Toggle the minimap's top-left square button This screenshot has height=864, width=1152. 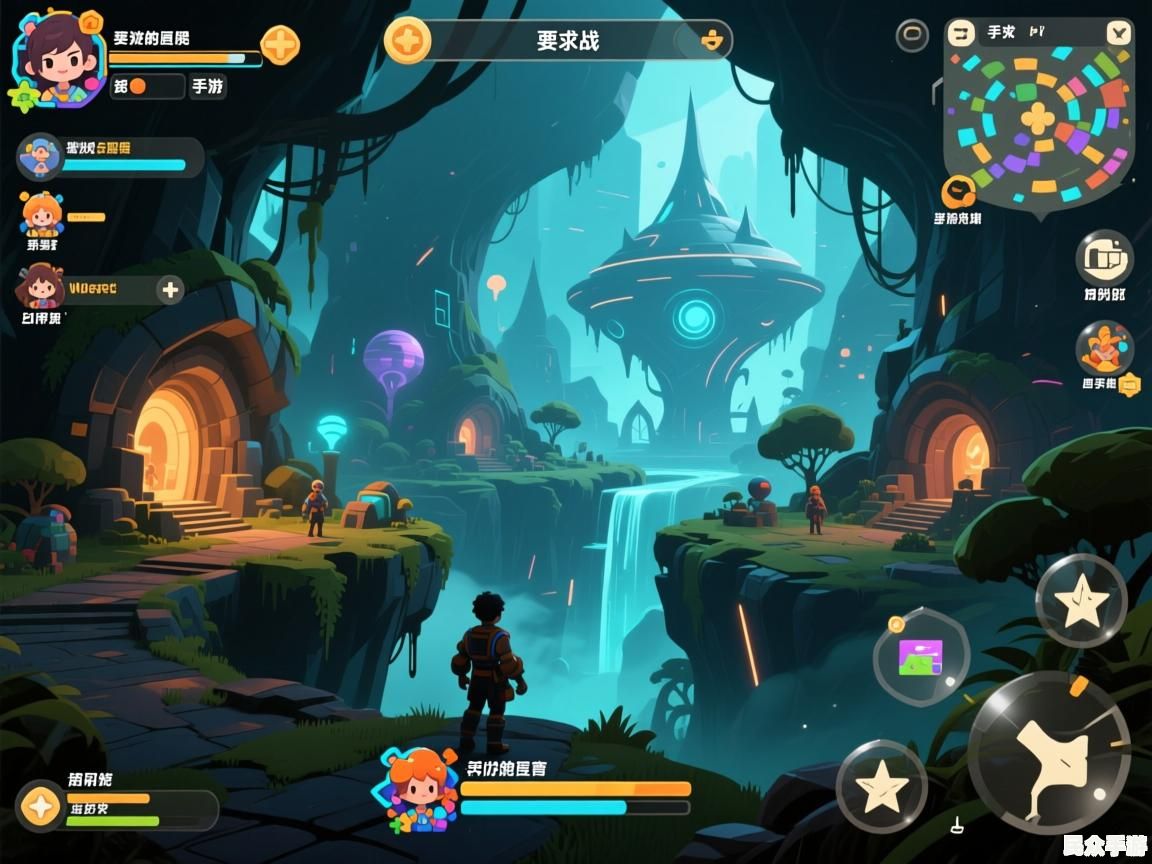[962, 33]
